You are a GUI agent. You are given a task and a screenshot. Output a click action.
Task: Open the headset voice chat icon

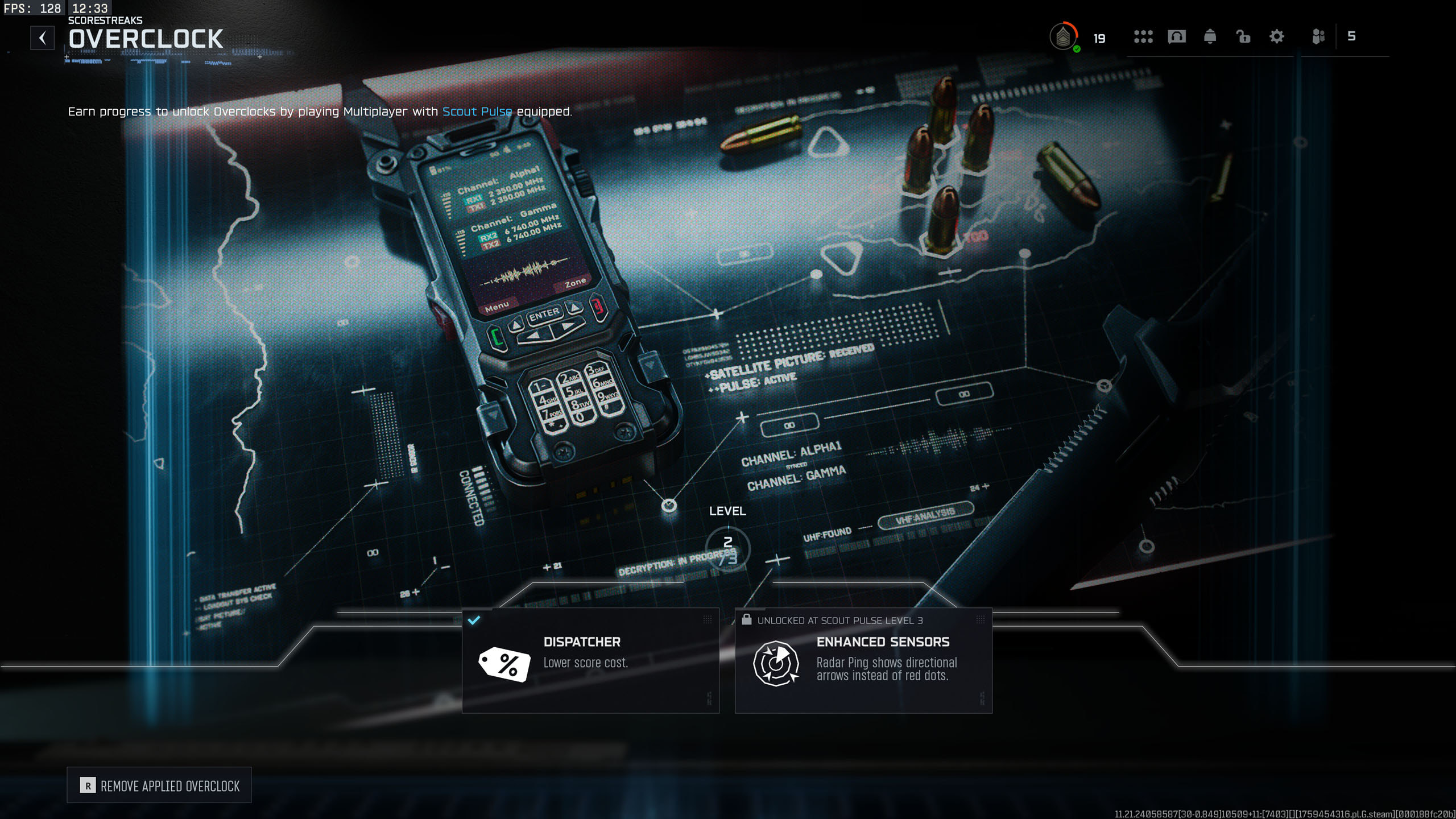pos(1176,37)
